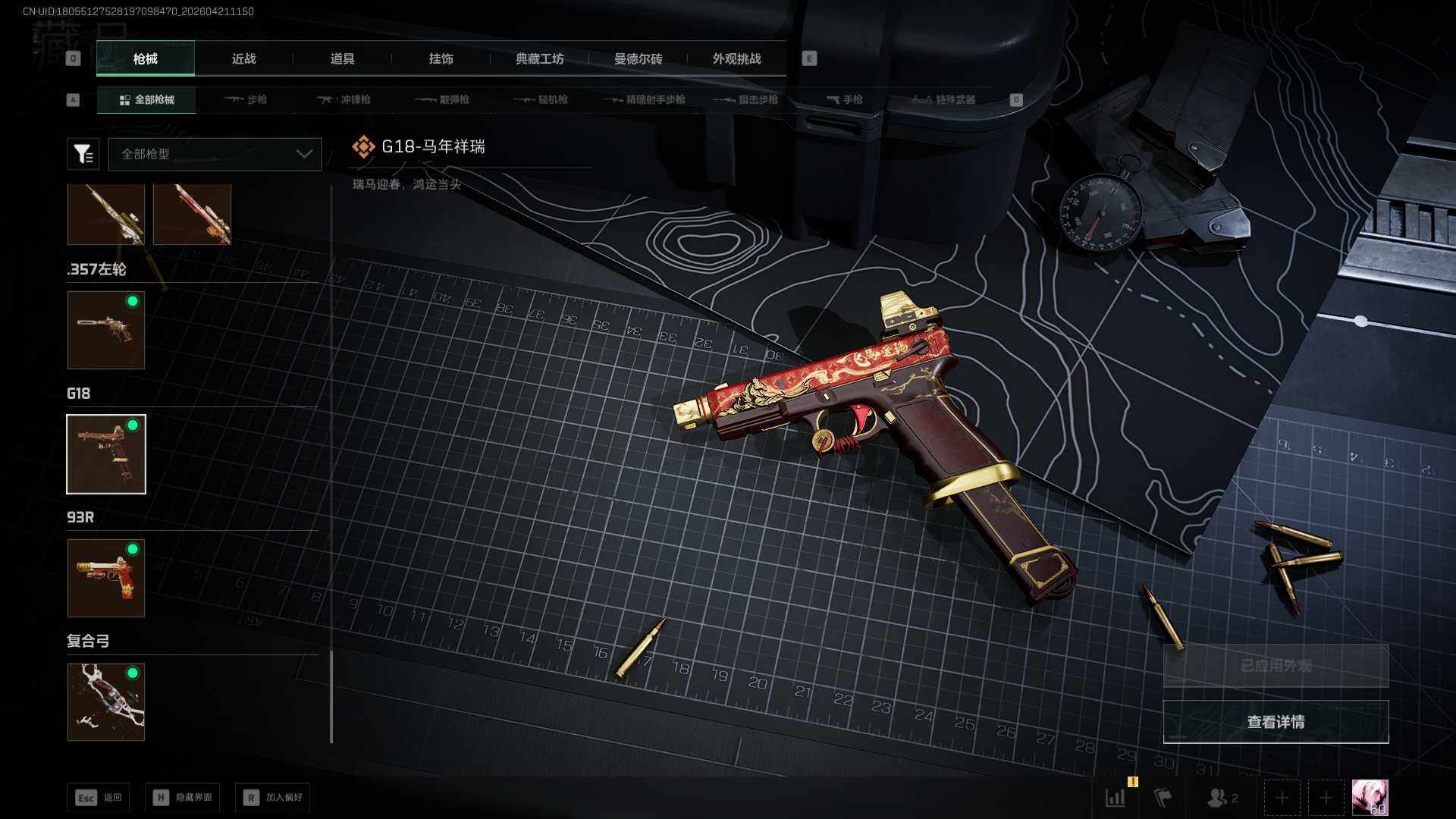Switch to the 近战 melee tab
Viewport: 1456px width, 819px height.
(243, 59)
